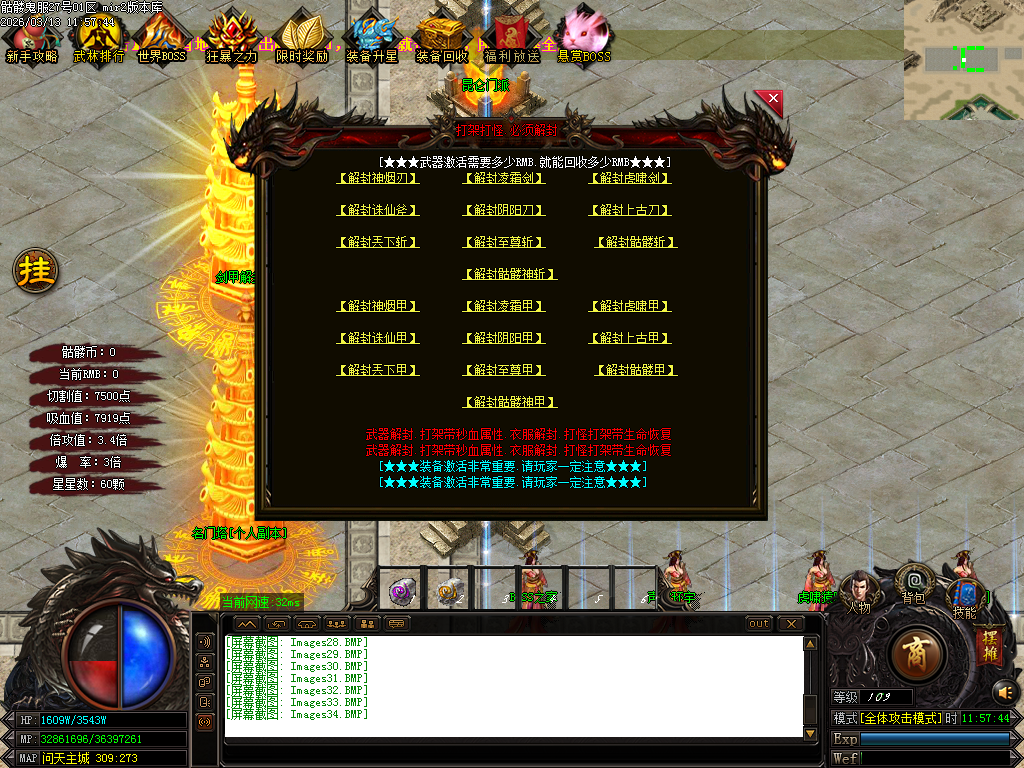The image size is (1024, 768).
Task: Select the 解封凌霜剑 link
Action: (504, 179)
